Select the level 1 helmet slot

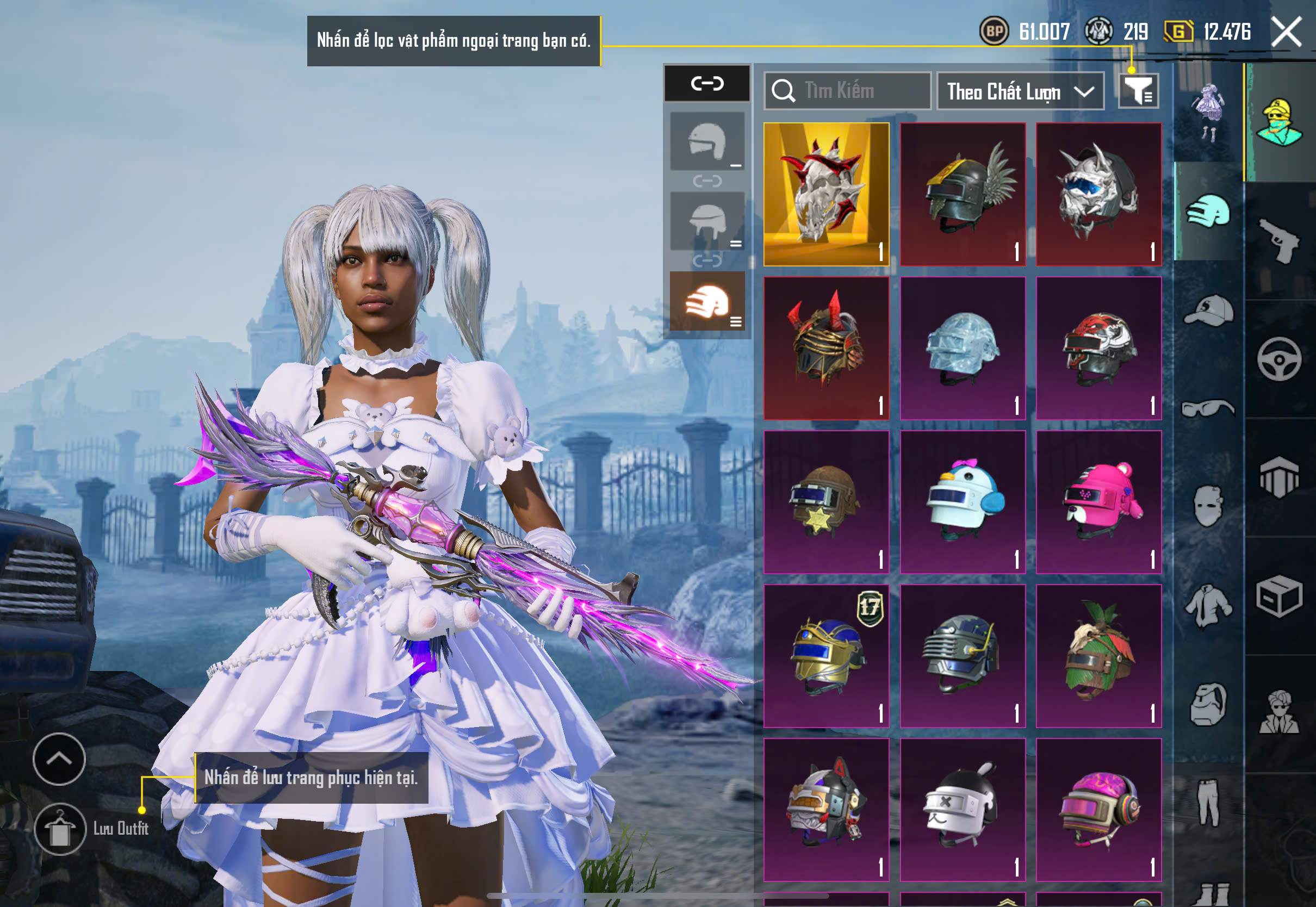click(x=707, y=141)
